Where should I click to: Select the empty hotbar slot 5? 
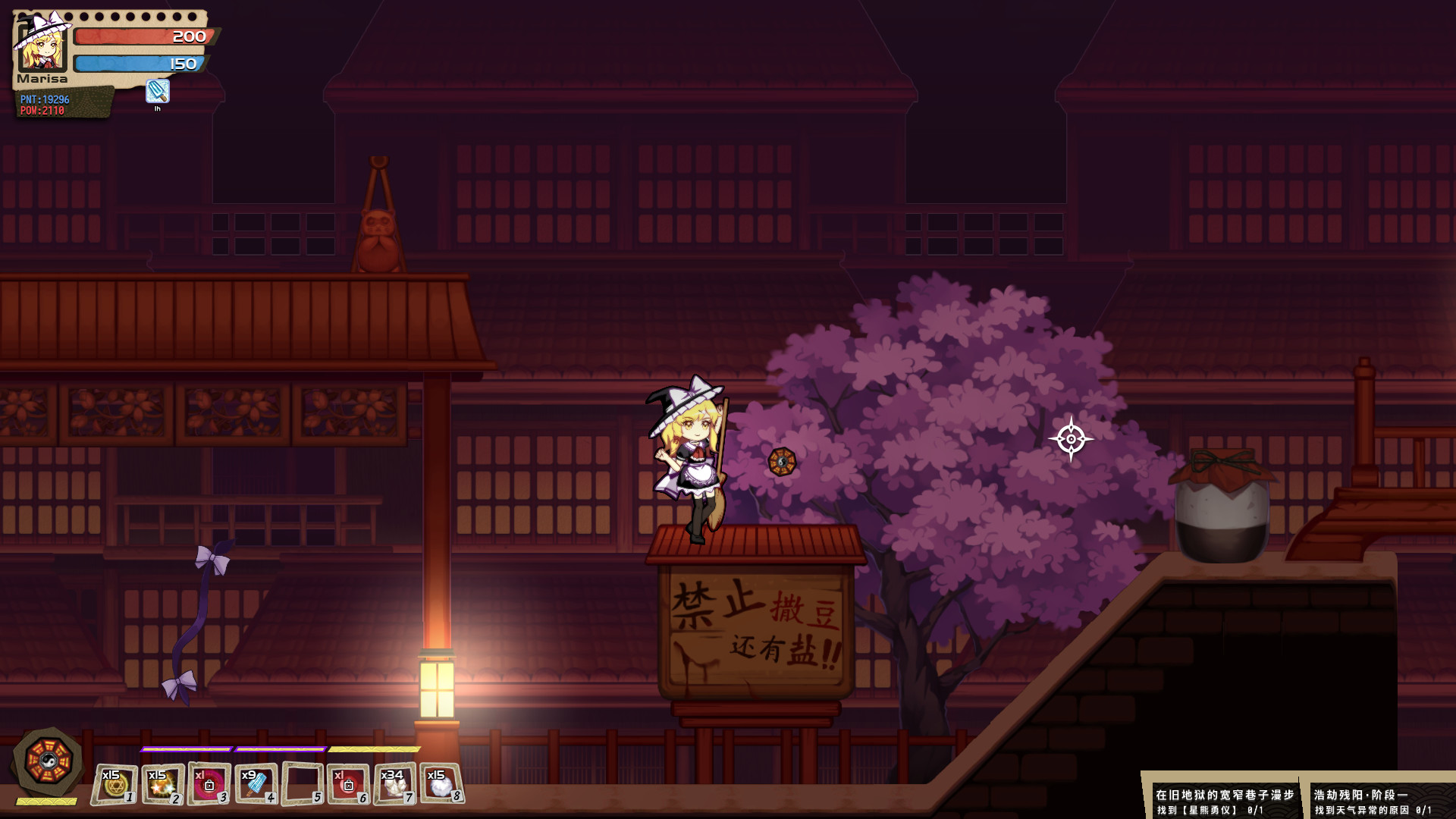[x=303, y=781]
